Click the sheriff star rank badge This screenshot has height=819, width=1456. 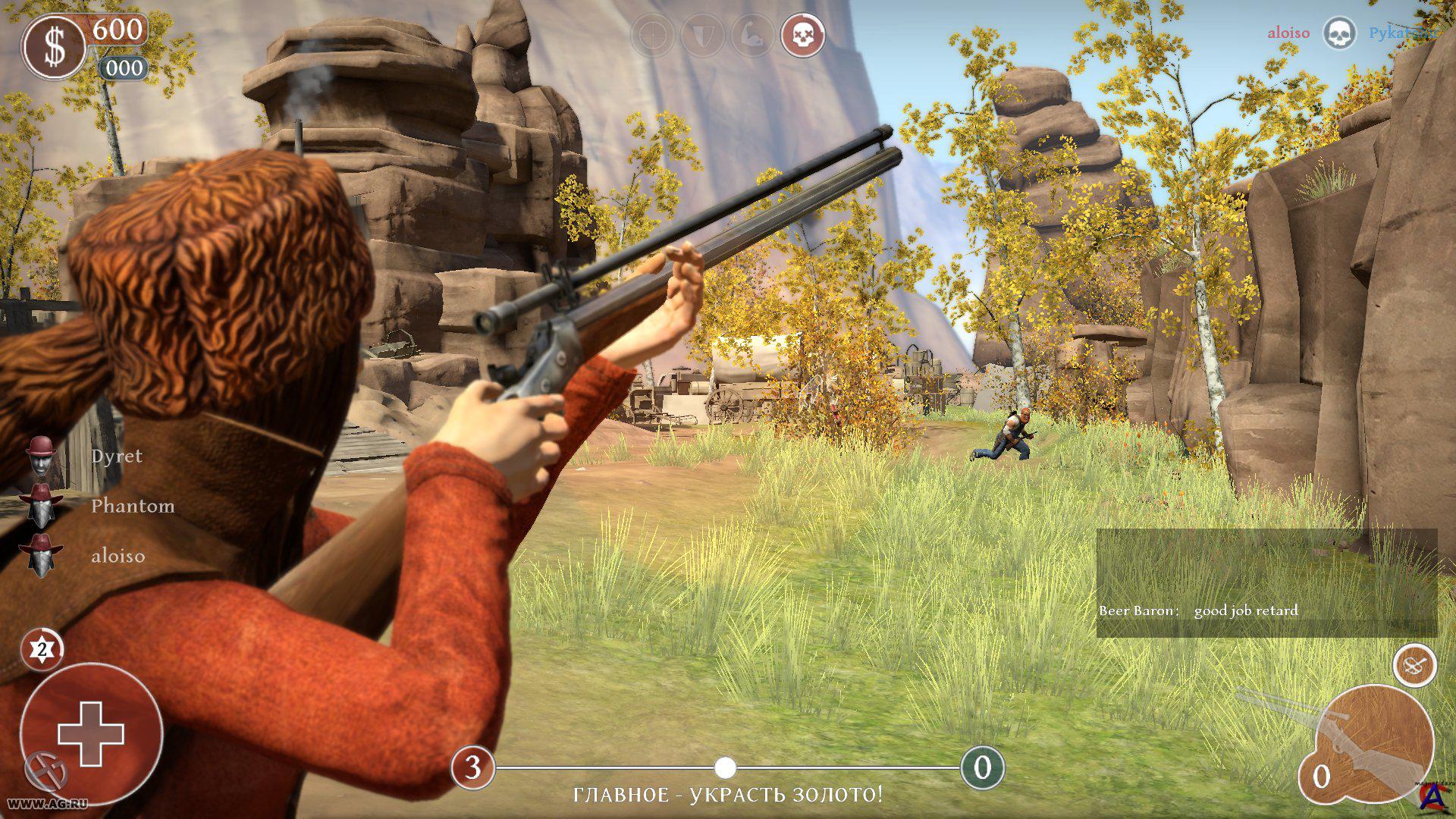point(42,650)
